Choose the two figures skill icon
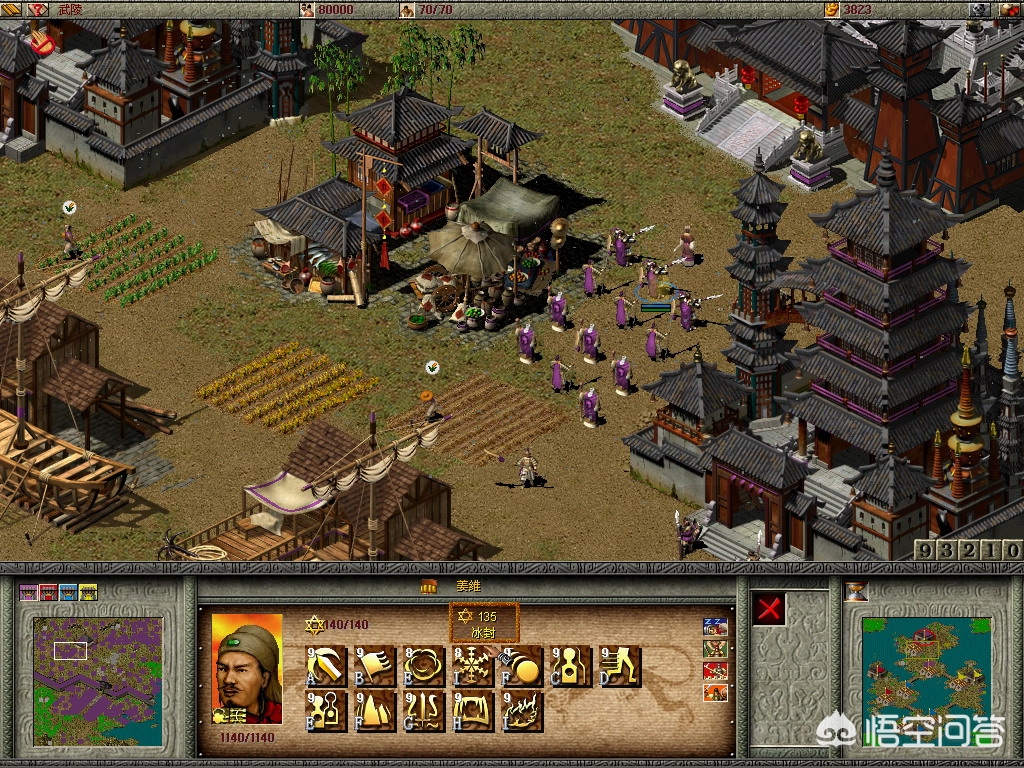1024x768 pixels. pyautogui.click(x=325, y=711)
